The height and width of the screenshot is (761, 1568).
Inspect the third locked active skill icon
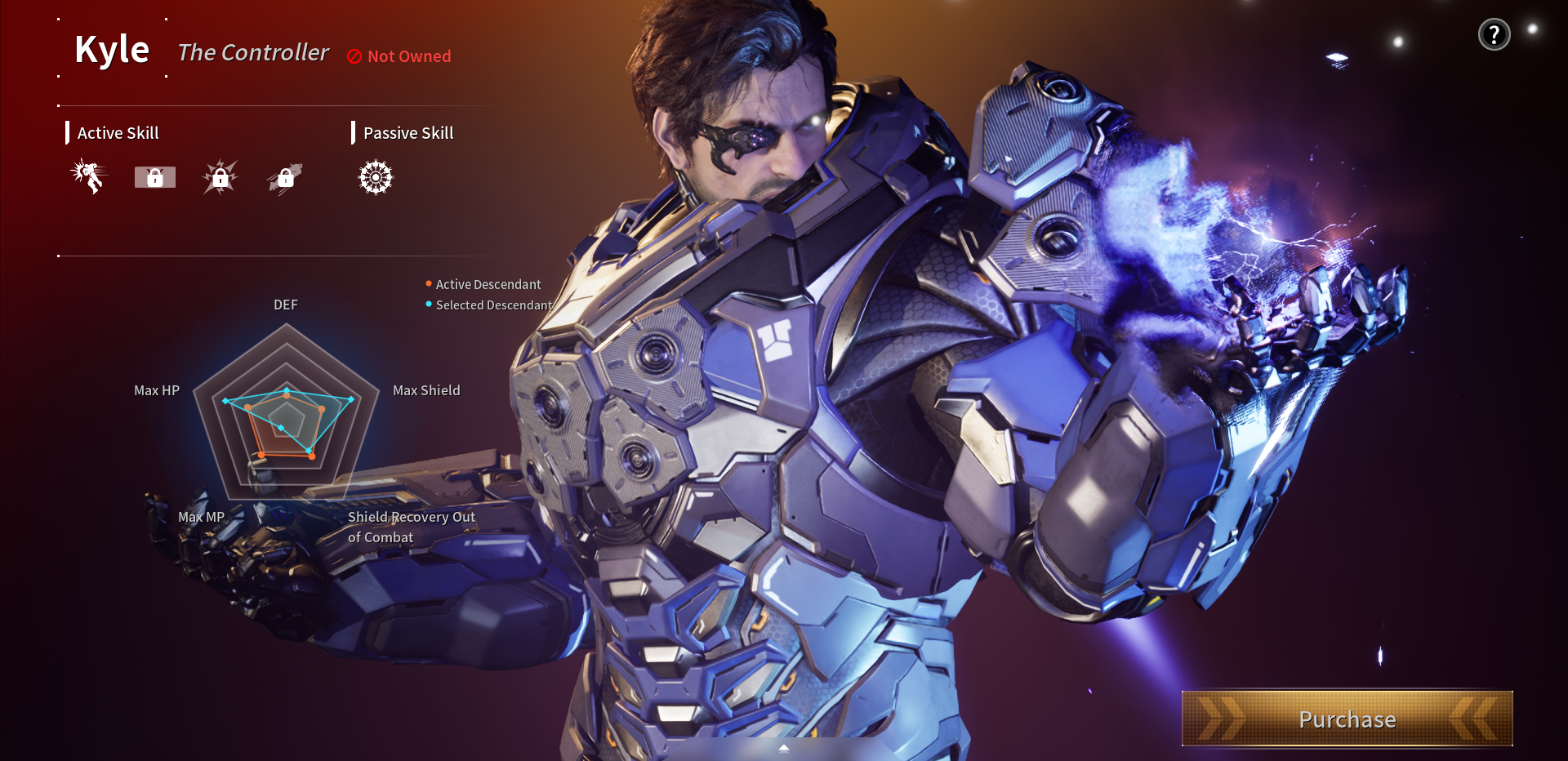pos(219,176)
